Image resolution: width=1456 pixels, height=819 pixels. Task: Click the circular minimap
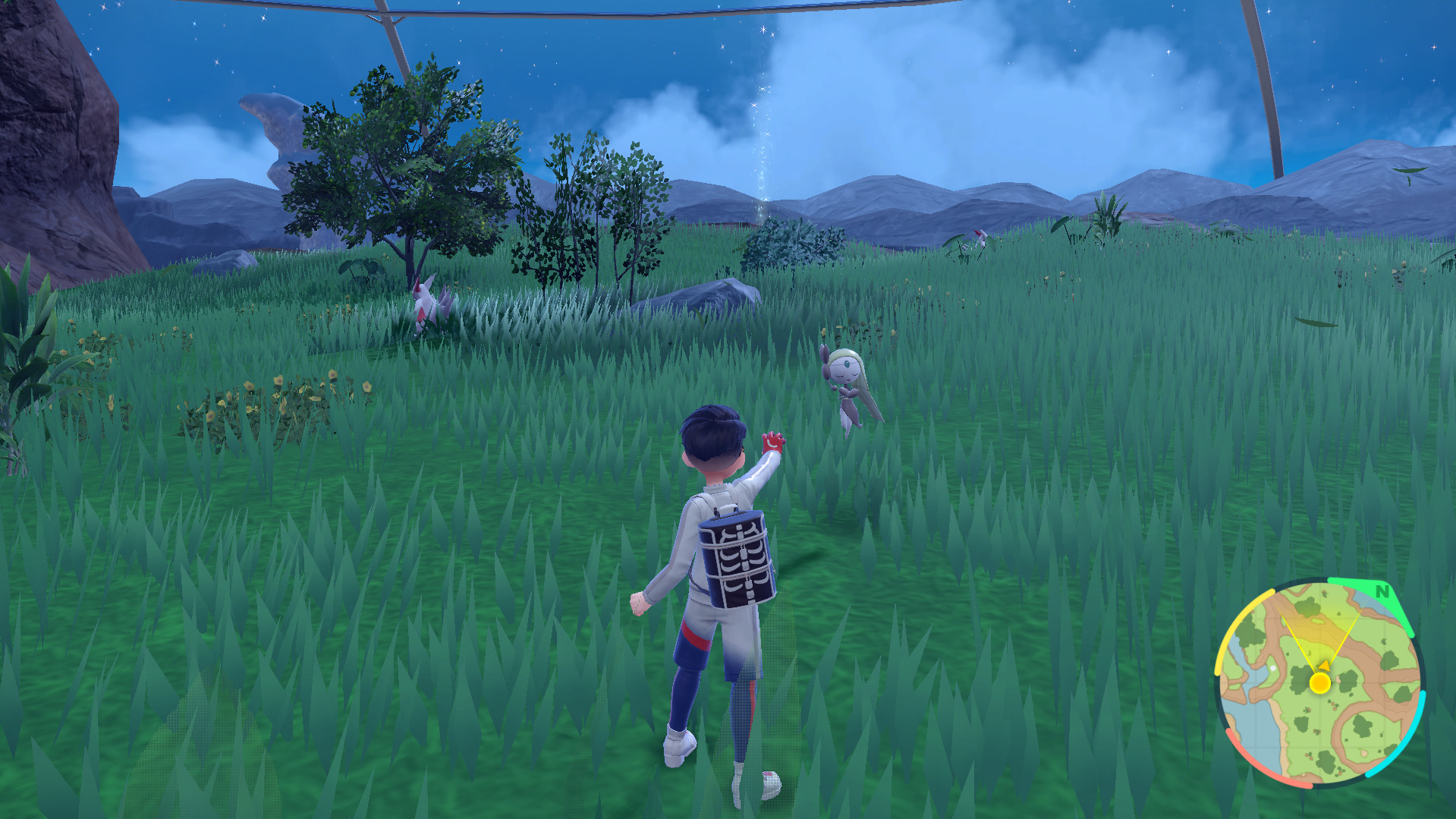(x=1319, y=683)
